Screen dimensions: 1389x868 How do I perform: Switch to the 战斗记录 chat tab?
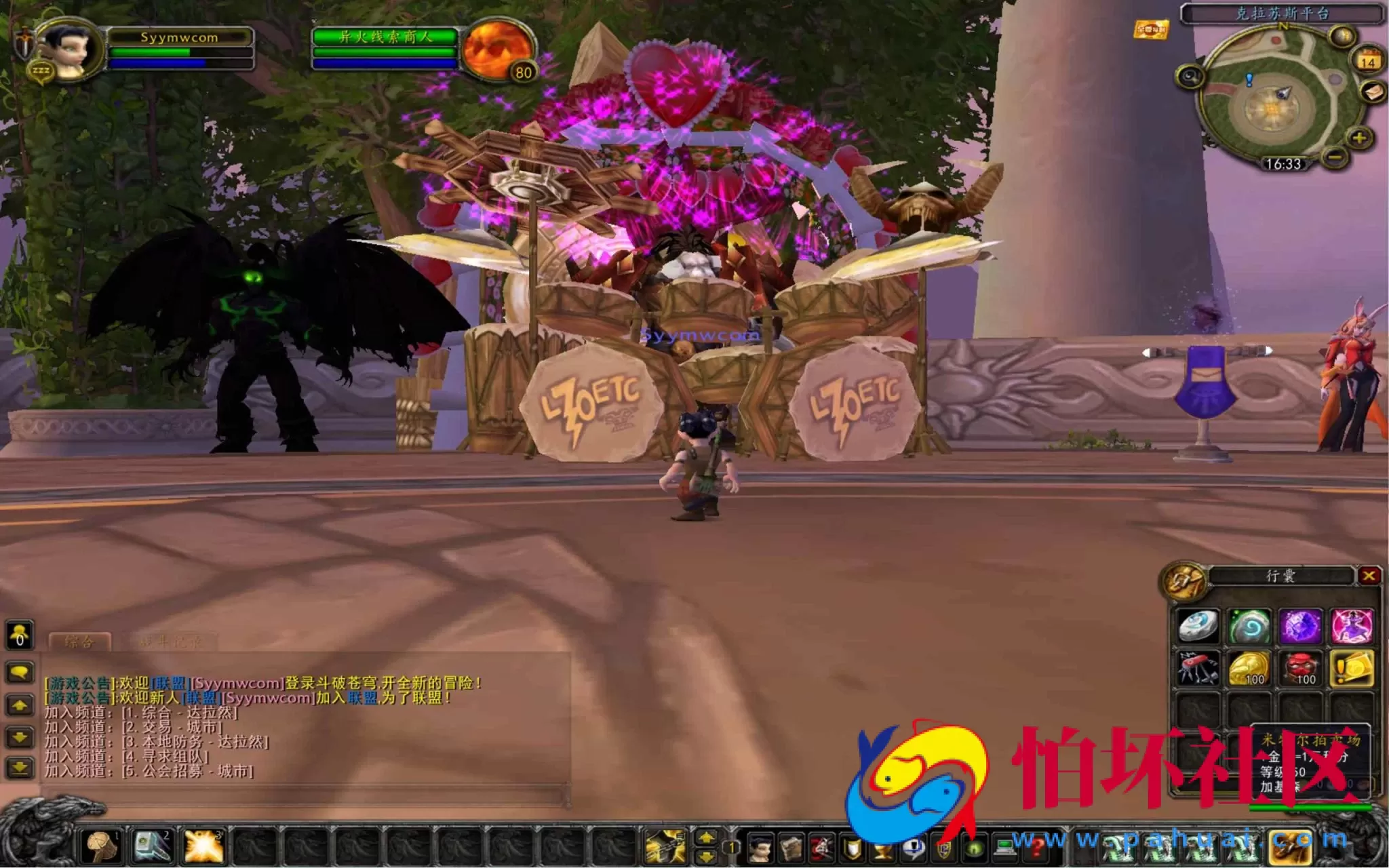[x=172, y=641]
